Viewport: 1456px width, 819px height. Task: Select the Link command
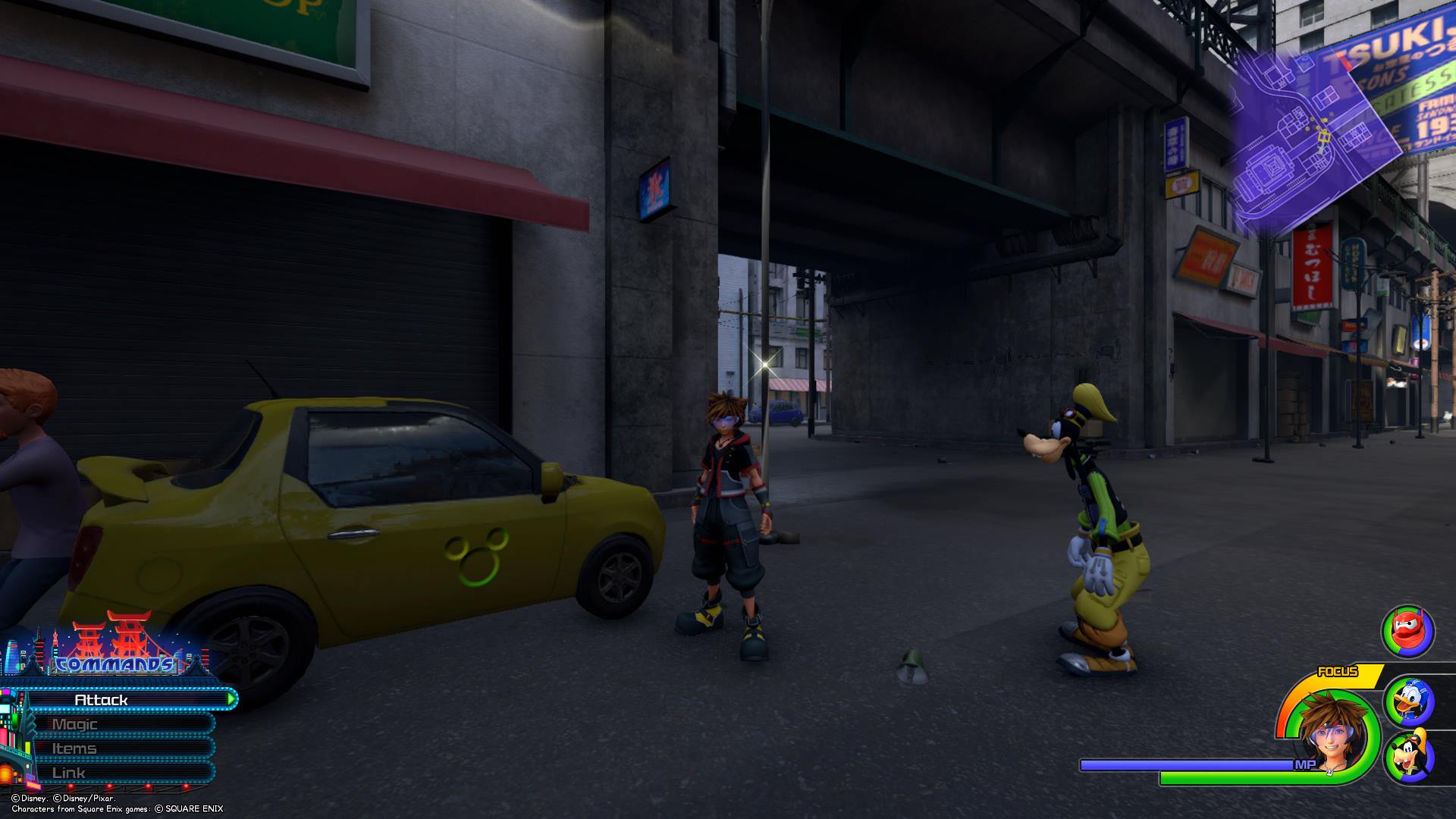(114, 773)
